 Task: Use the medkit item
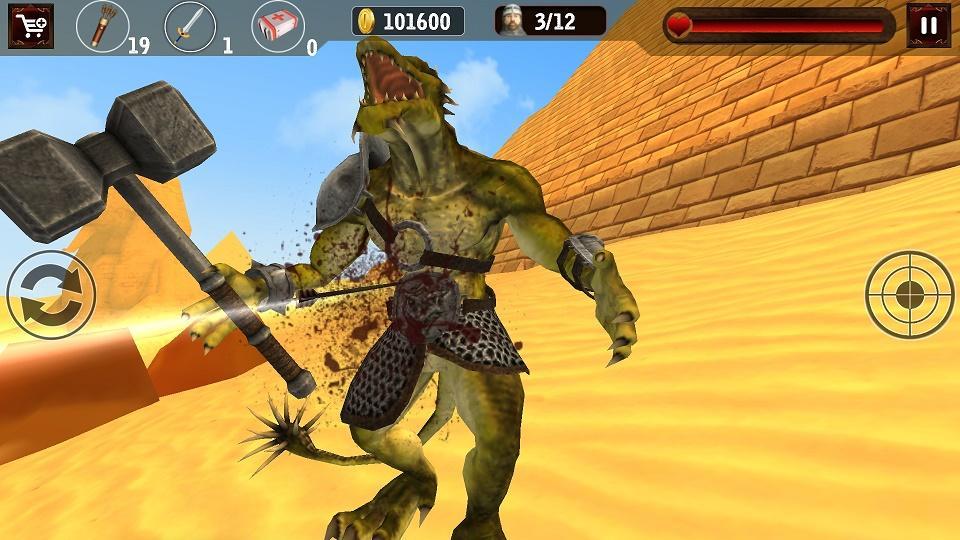[x=277, y=26]
